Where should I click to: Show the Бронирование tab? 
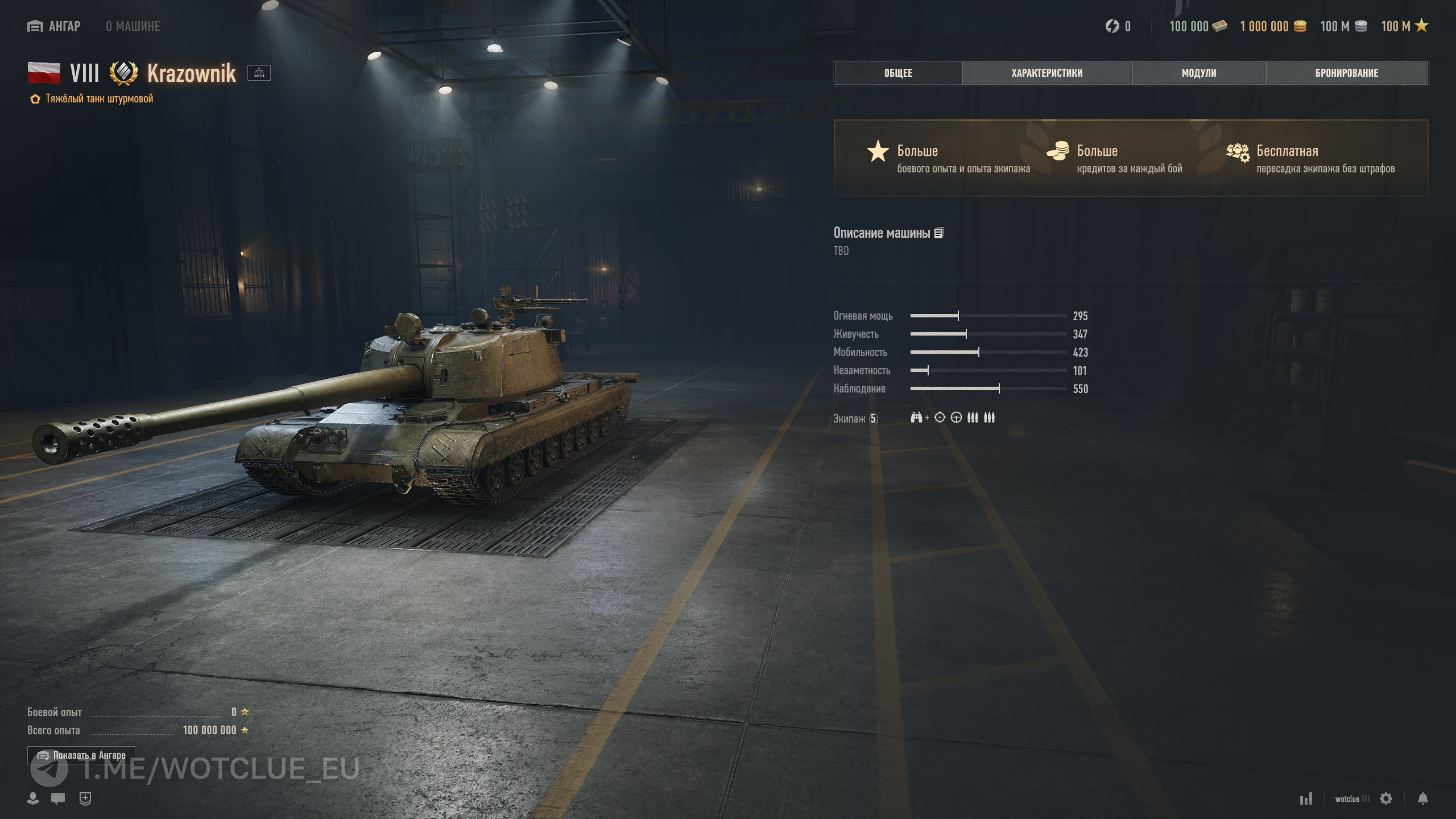coord(1346,73)
